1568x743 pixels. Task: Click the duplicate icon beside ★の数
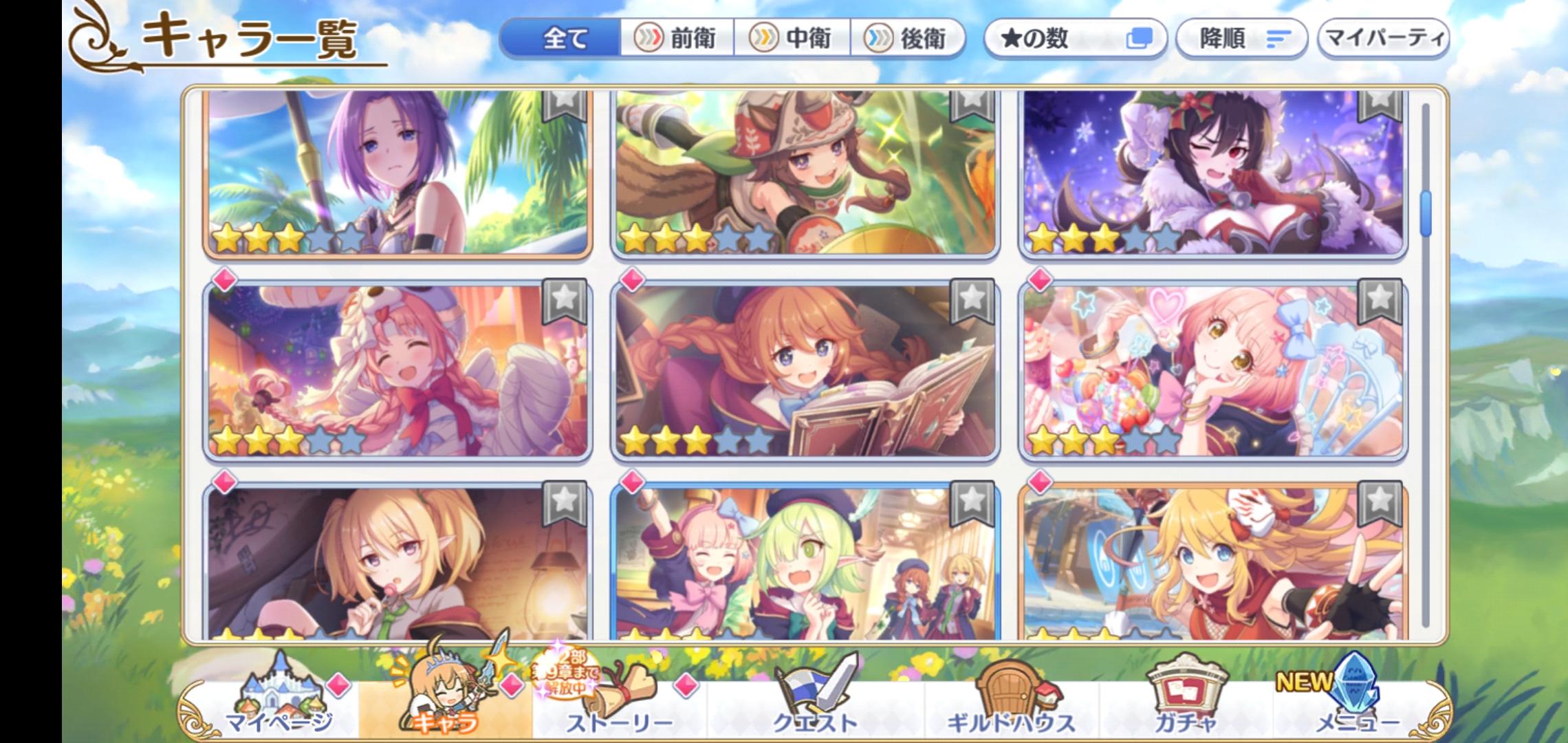1140,40
